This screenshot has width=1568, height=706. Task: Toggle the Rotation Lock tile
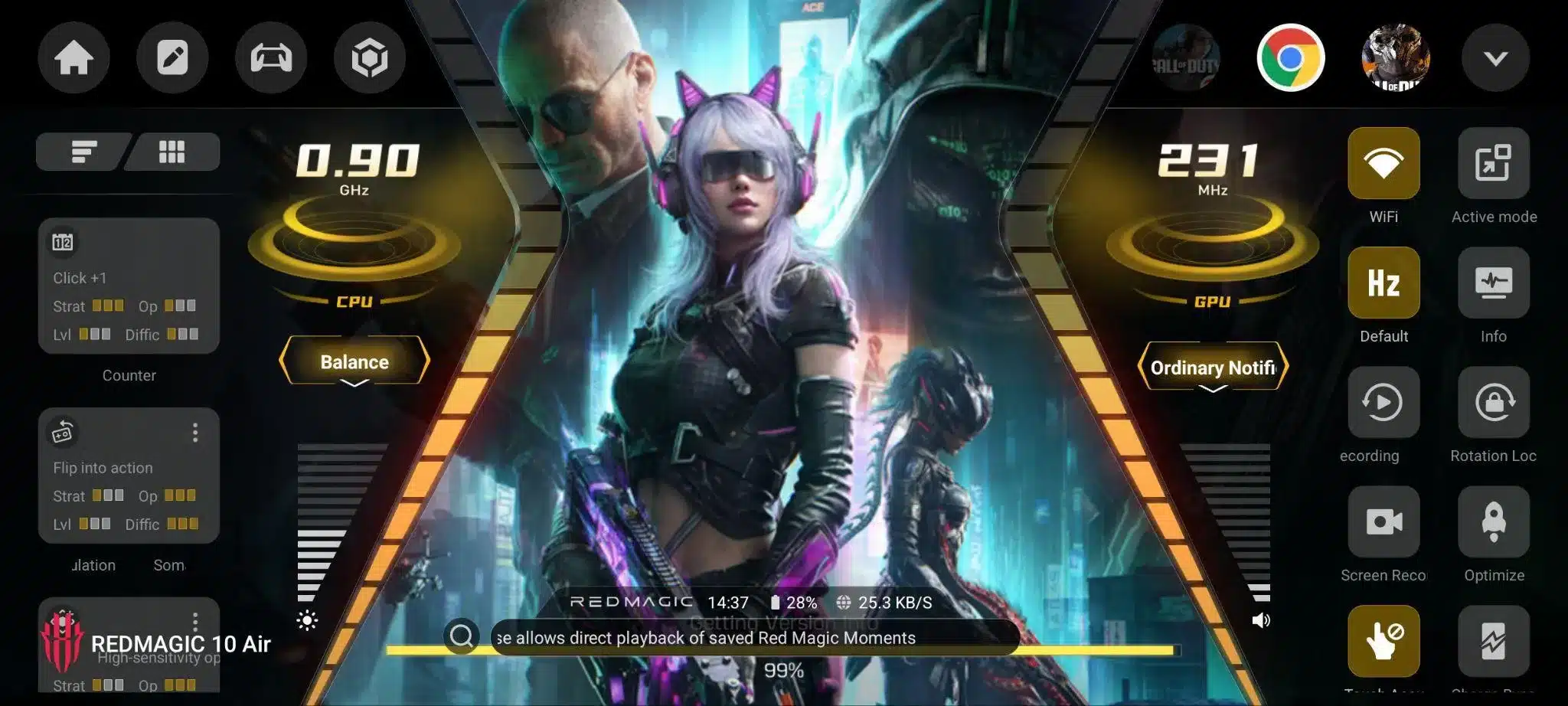pyautogui.click(x=1493, y=402)
